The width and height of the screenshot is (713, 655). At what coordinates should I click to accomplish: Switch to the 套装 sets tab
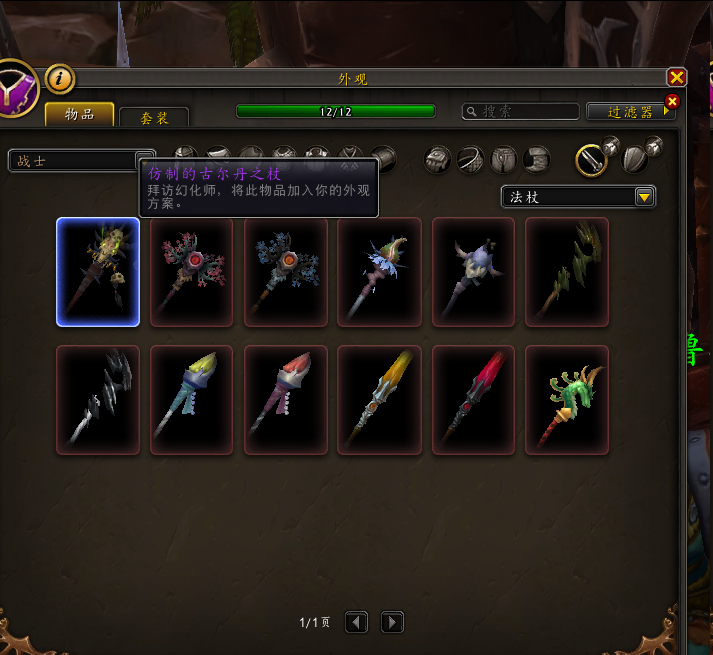click(154, 118)
